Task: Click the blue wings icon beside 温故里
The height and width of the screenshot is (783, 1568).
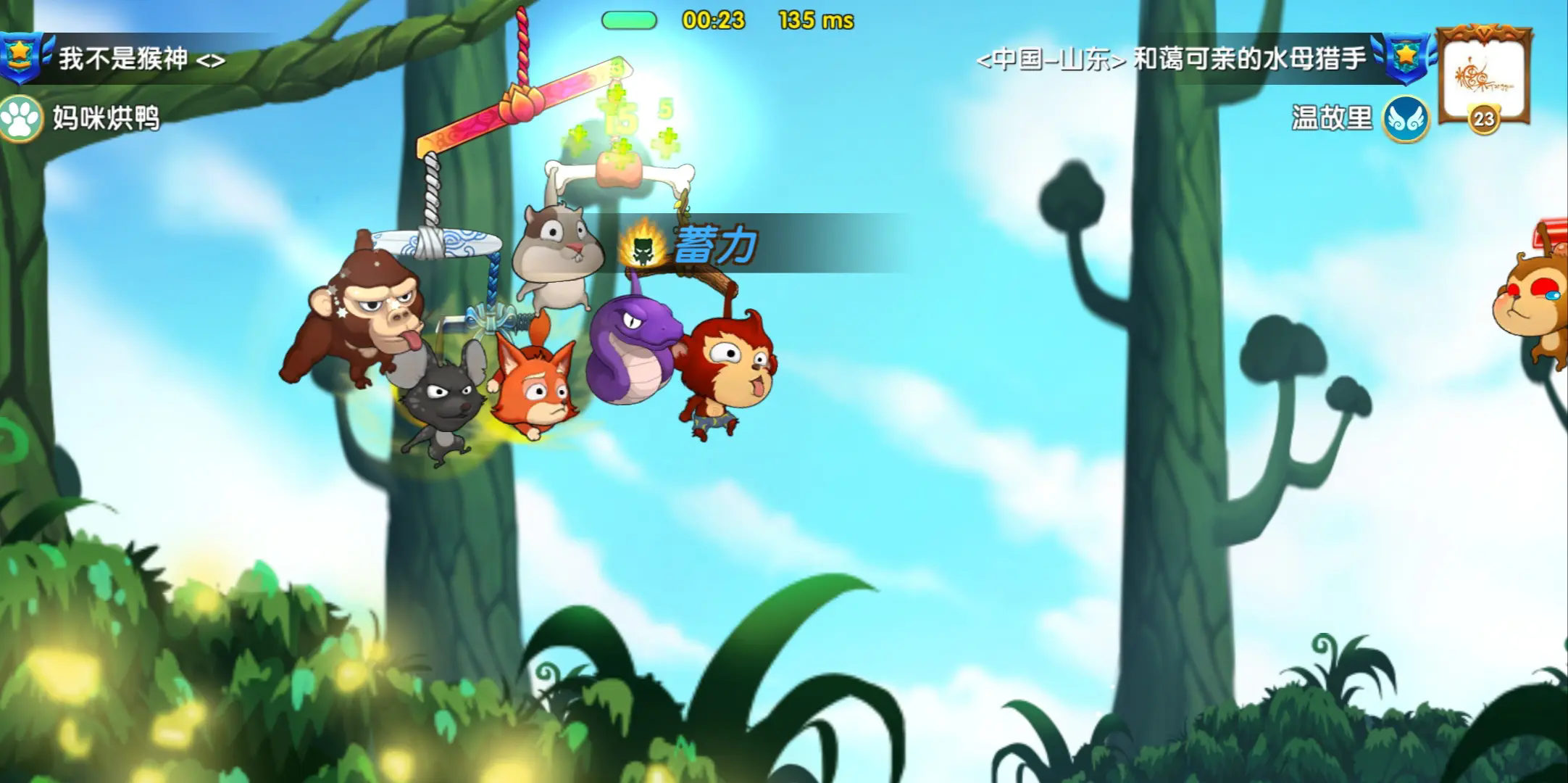Action: coord(1406,119)
